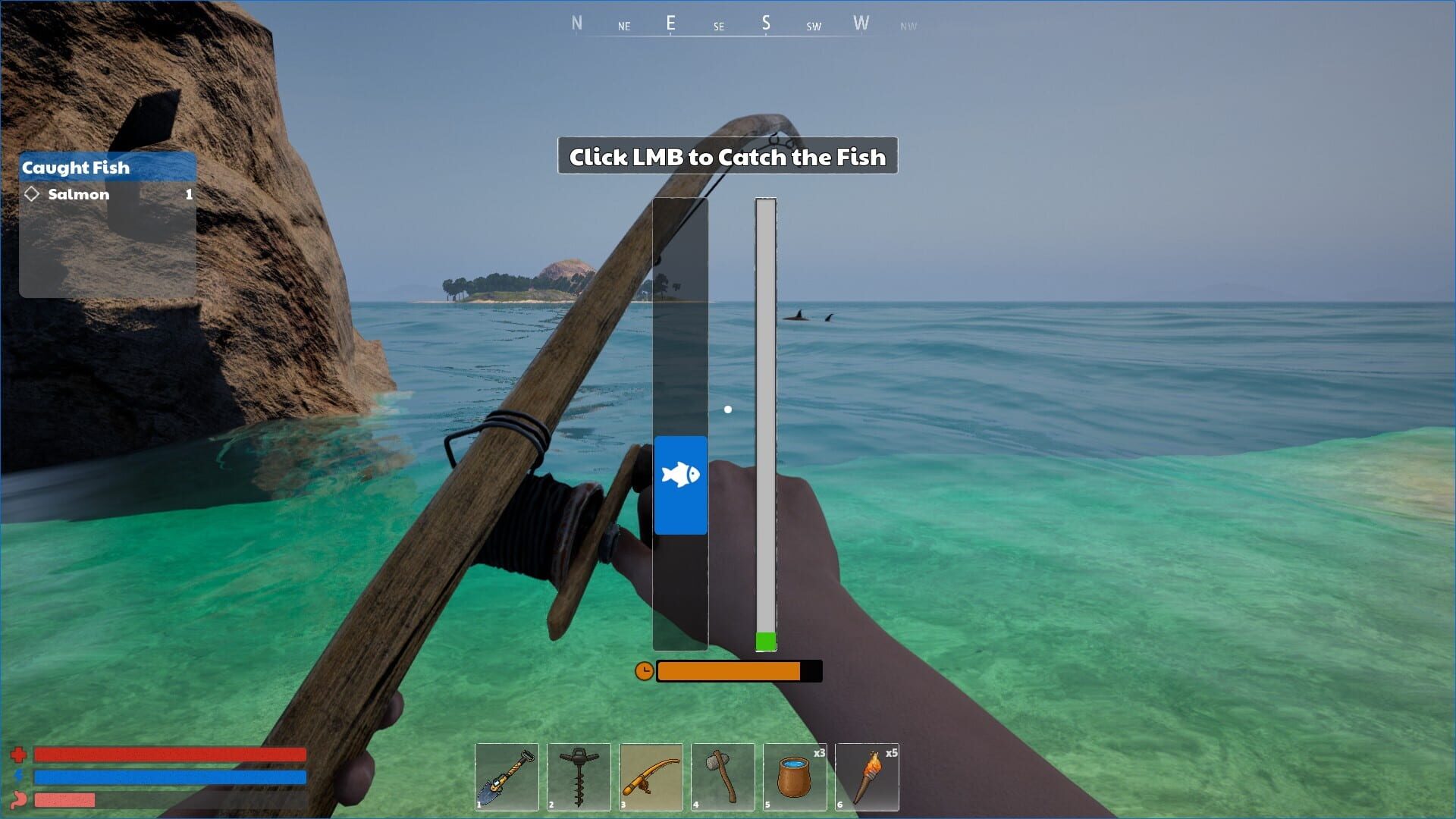Switch to the stone axe slot
This screenshot has width=1456, height=819.
[x=723, y=777]
